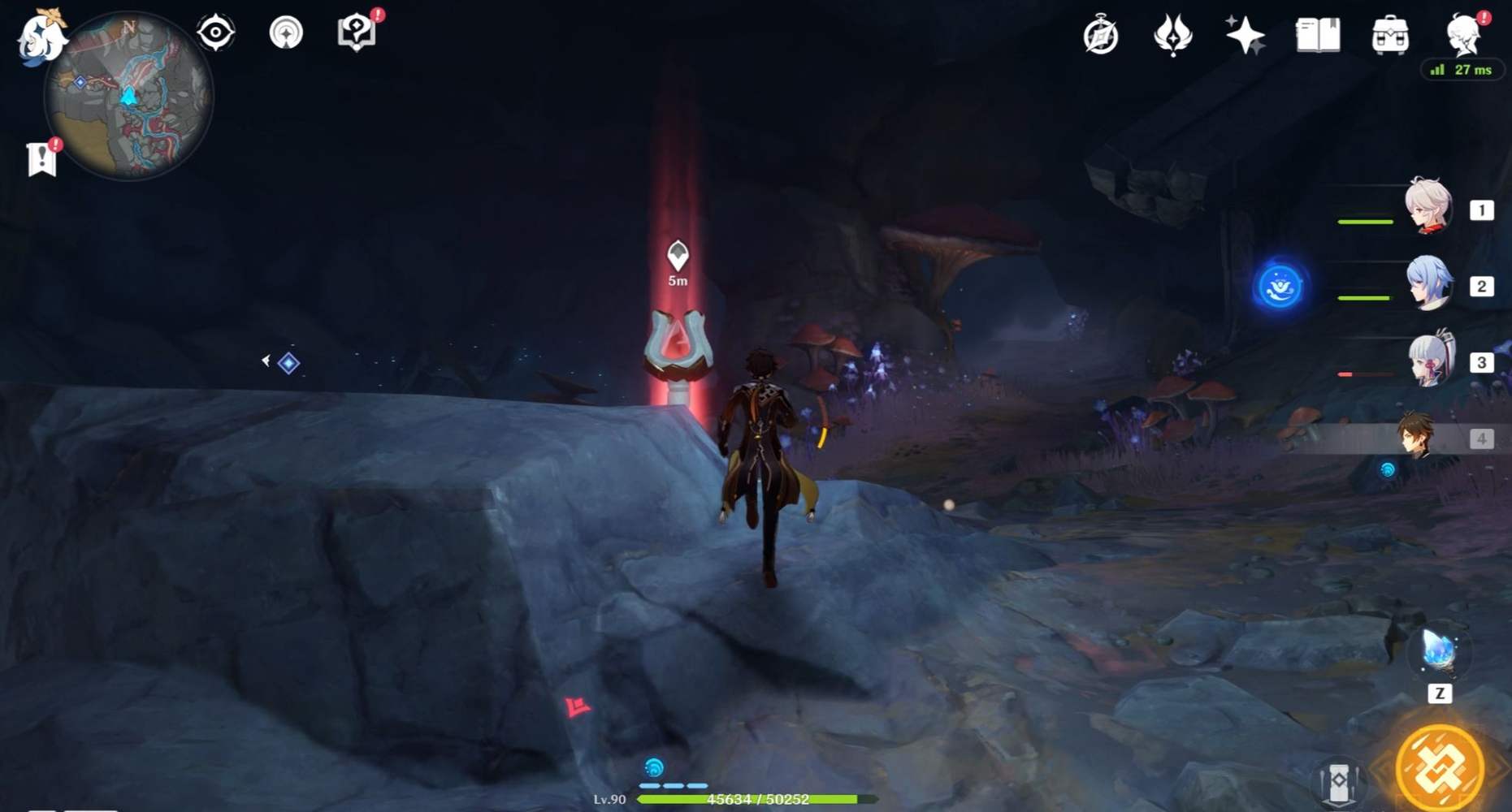The height and width of the screenshot is (812, 1512).
Task: Switch to Ayaka in party slot 3
Action: [1432, 365]
